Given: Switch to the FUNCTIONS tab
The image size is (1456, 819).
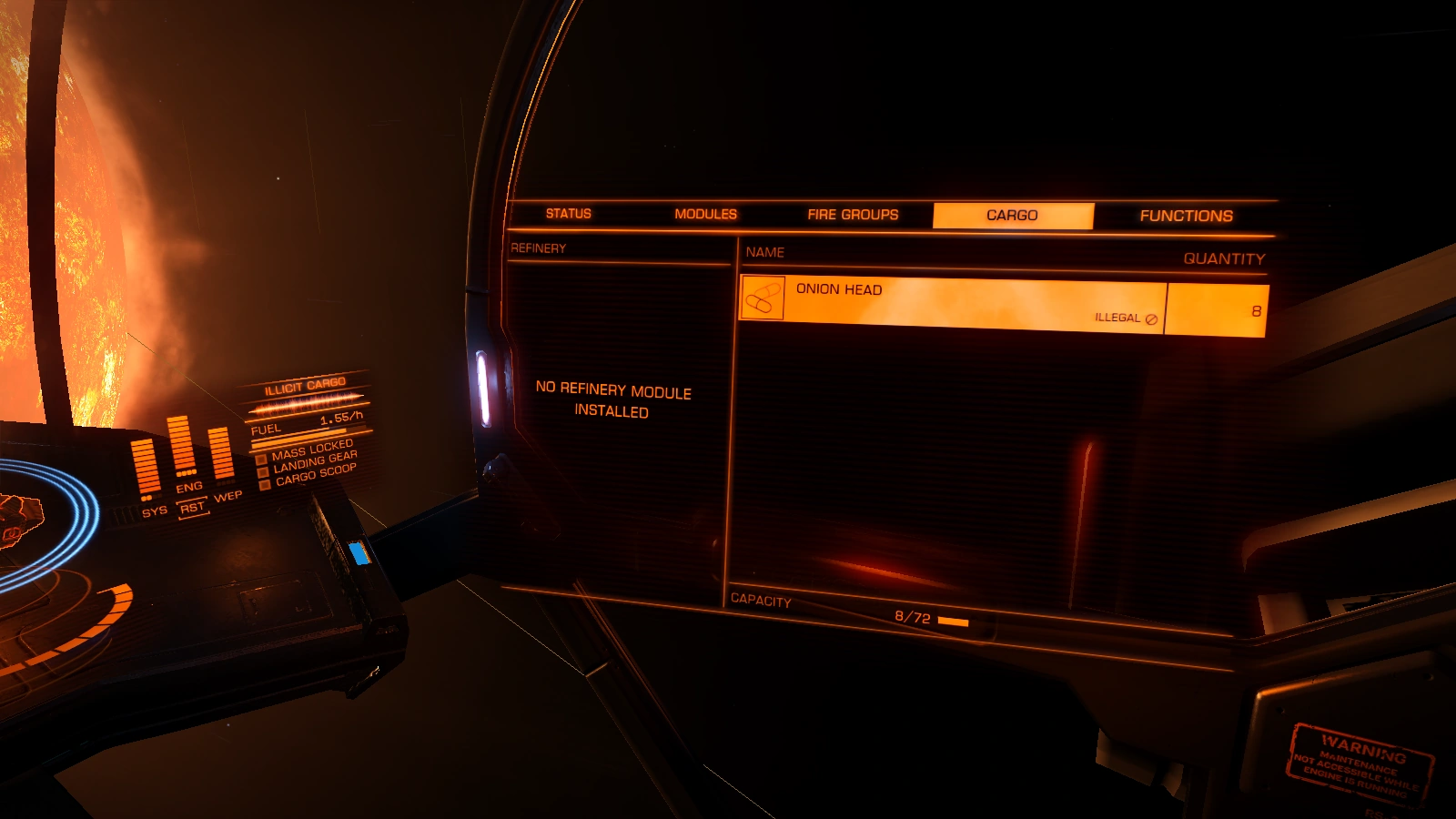Looking at the screenshot, I should pos(1186,216).
